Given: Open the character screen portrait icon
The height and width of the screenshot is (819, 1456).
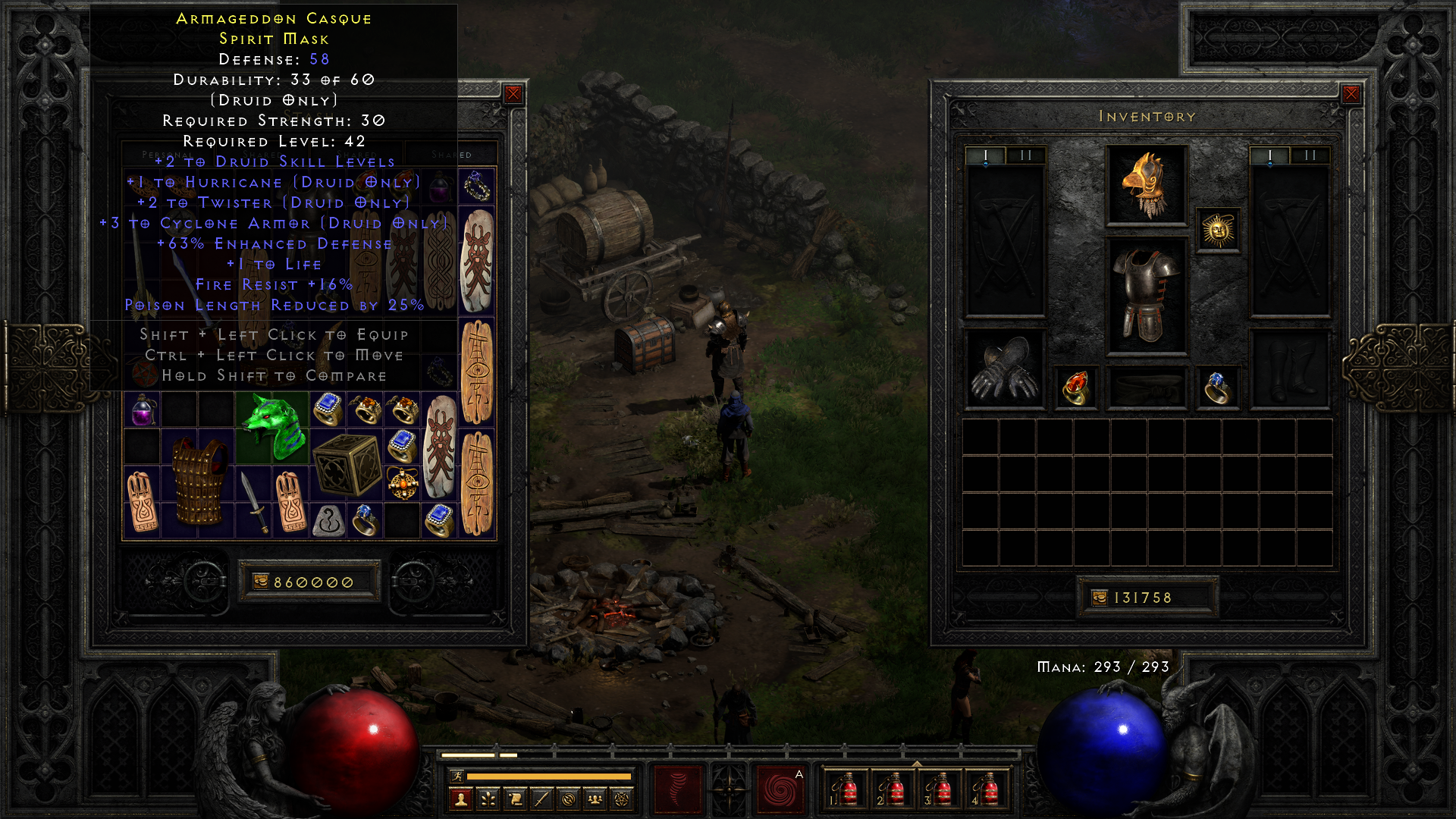Looking at the screenshot, I should pos(461,800).
